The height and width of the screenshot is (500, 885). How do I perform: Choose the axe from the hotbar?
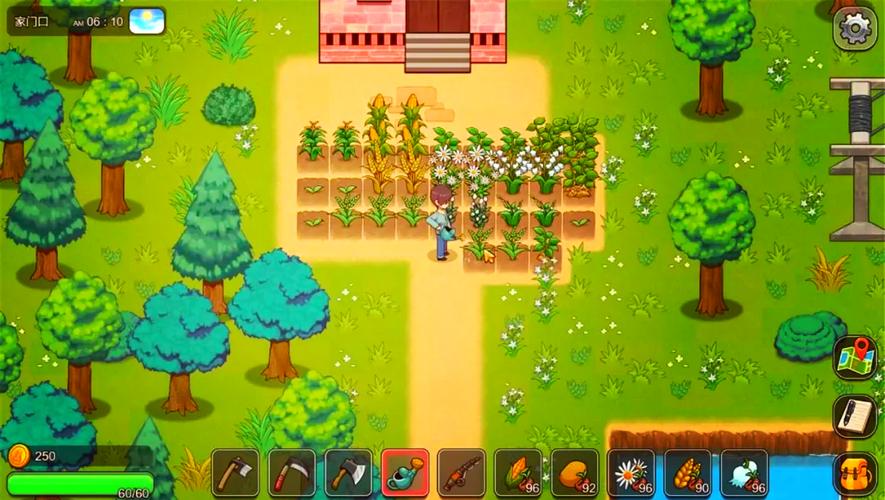(348, 473)
